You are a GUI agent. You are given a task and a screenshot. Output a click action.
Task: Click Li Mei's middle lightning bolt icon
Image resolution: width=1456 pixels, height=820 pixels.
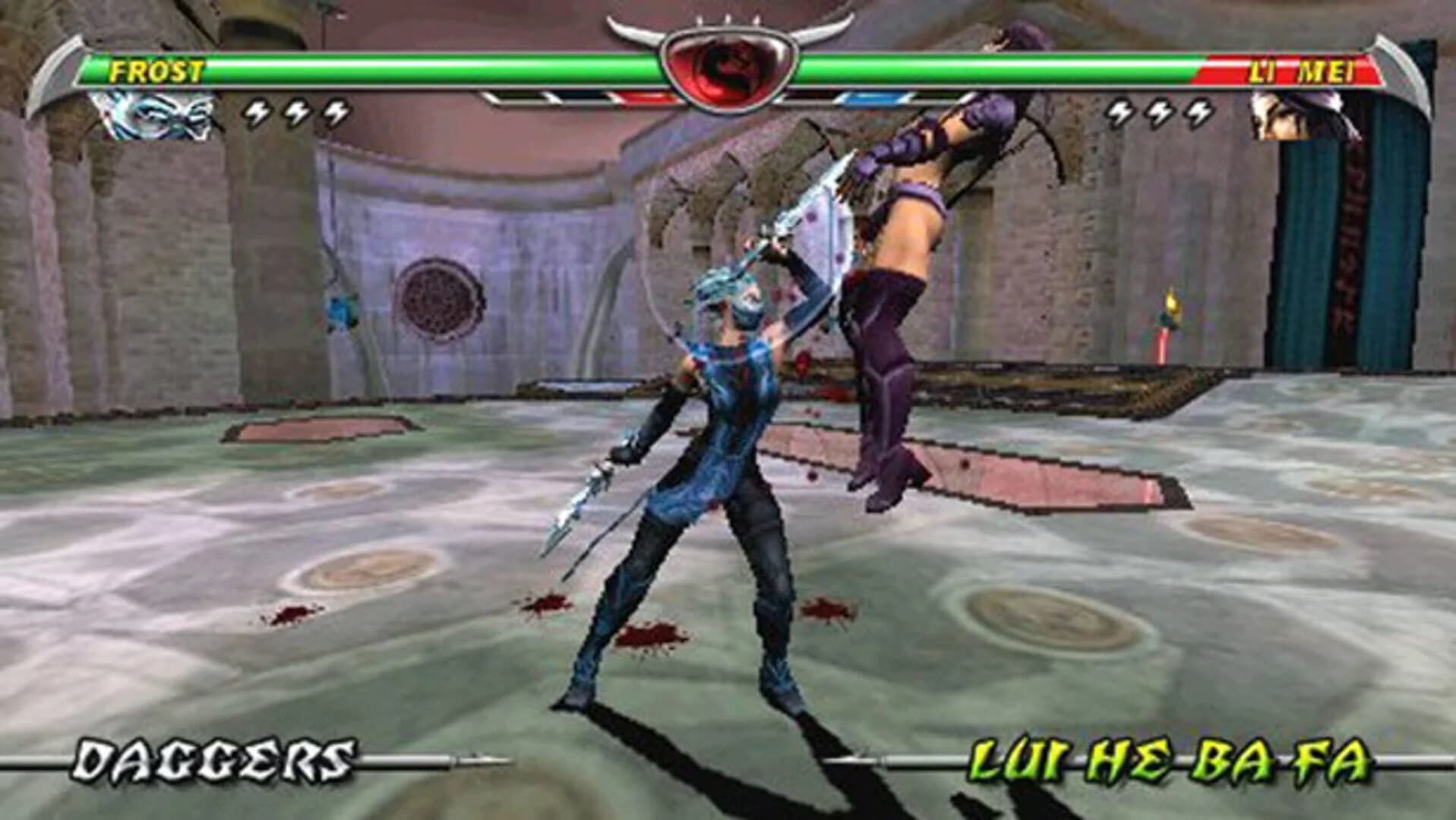pos(1158,112)
